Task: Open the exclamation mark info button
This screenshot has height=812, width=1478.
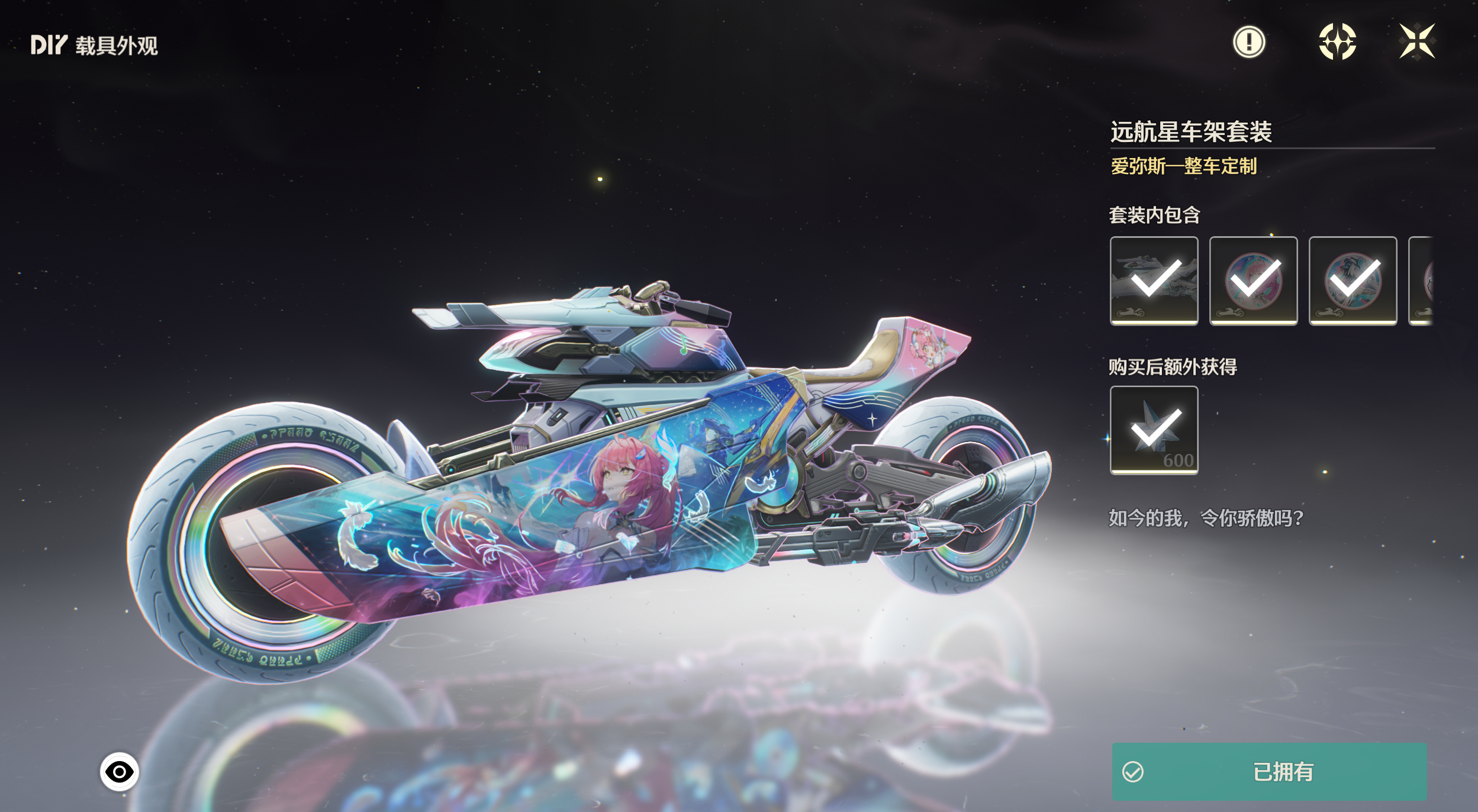Action: tap(1249, 42)
